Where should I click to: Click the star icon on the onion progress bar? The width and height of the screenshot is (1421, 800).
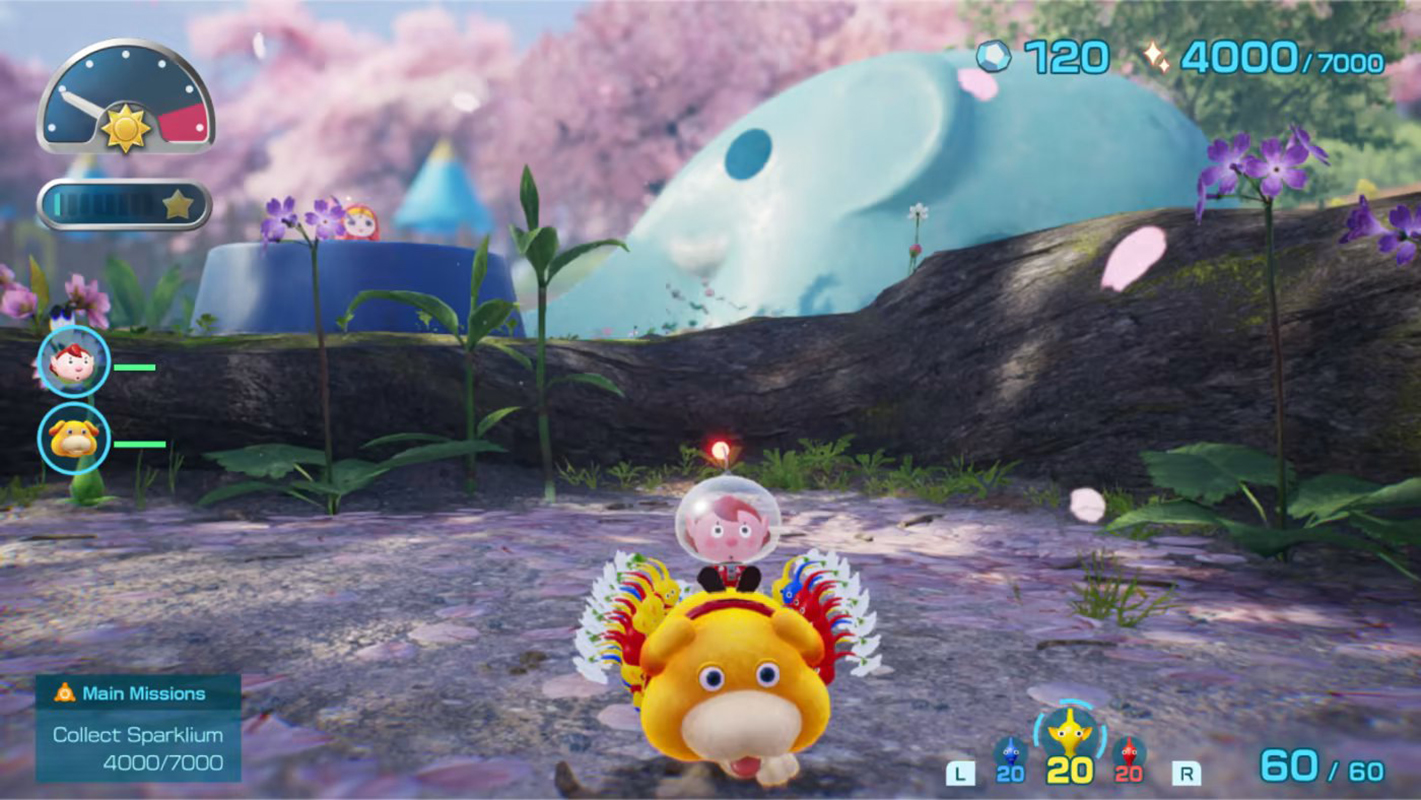click(x=178, y=202)
